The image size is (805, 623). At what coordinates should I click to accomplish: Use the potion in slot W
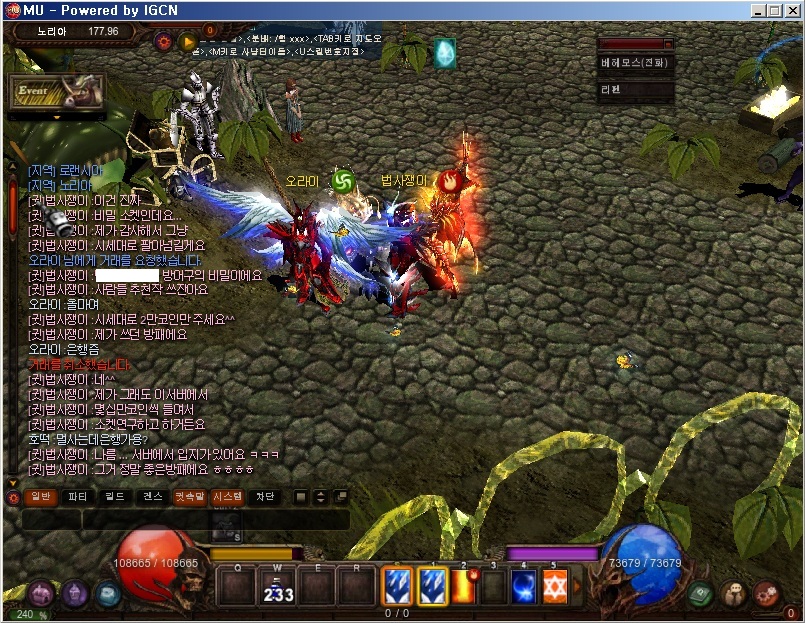[x=277, y=585]
